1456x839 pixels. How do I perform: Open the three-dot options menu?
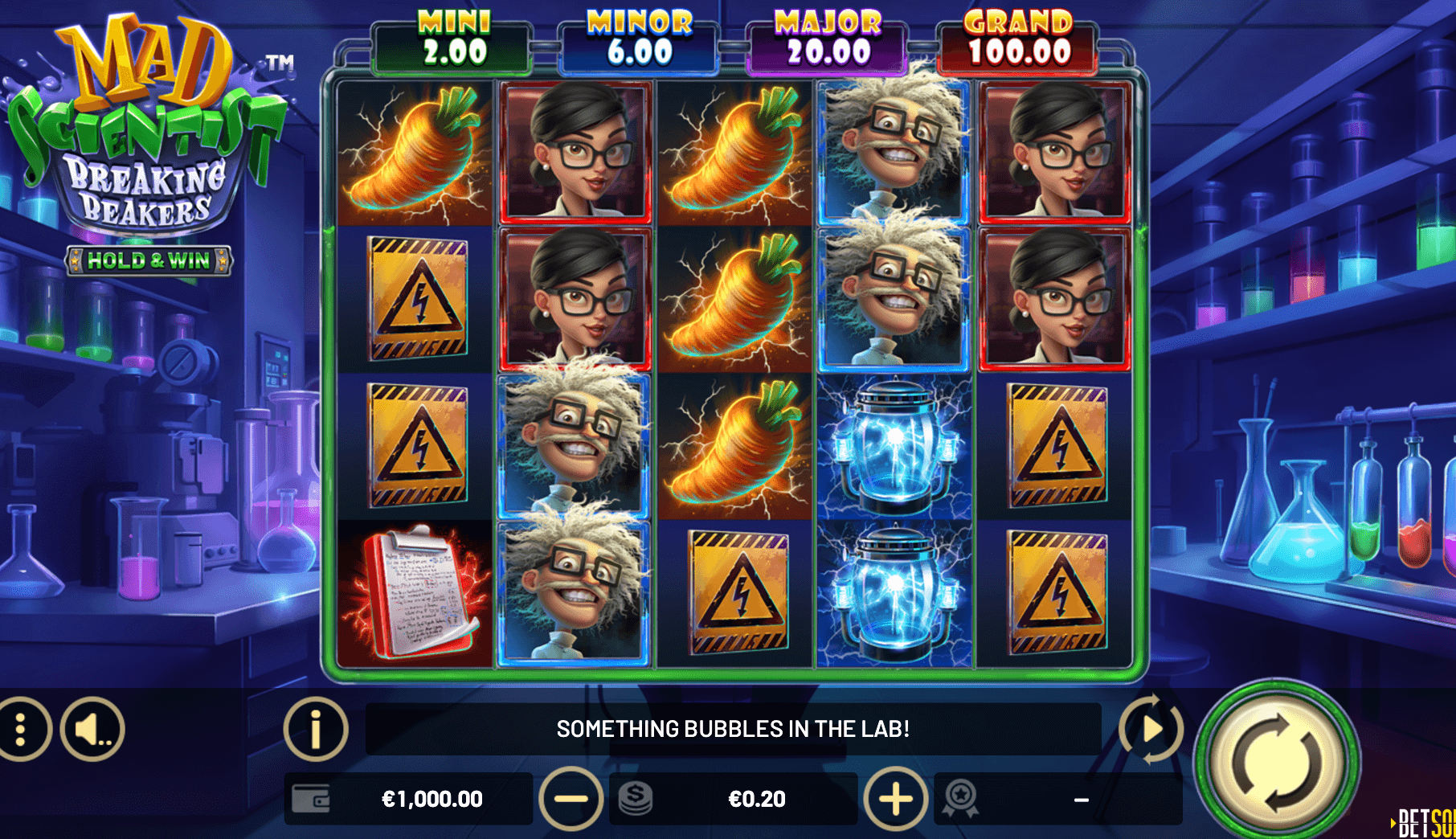coord(22,730)
